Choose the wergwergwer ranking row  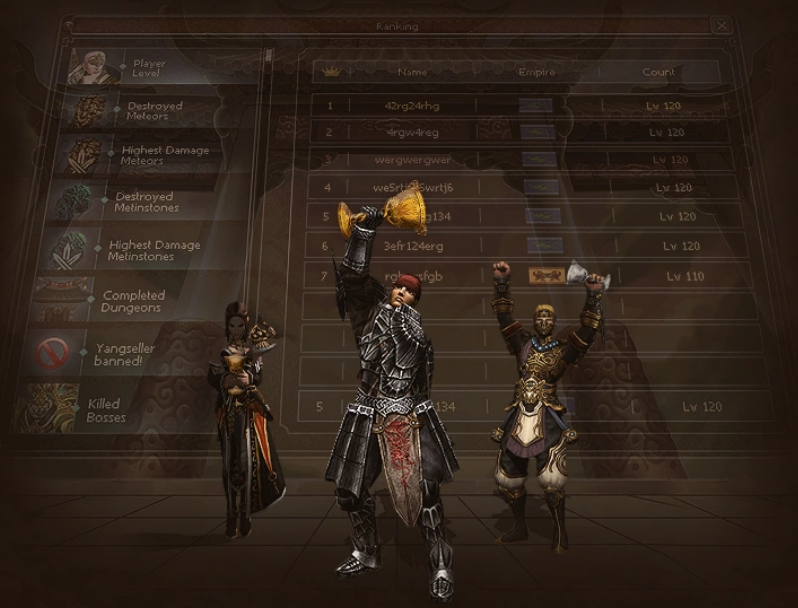412,160
